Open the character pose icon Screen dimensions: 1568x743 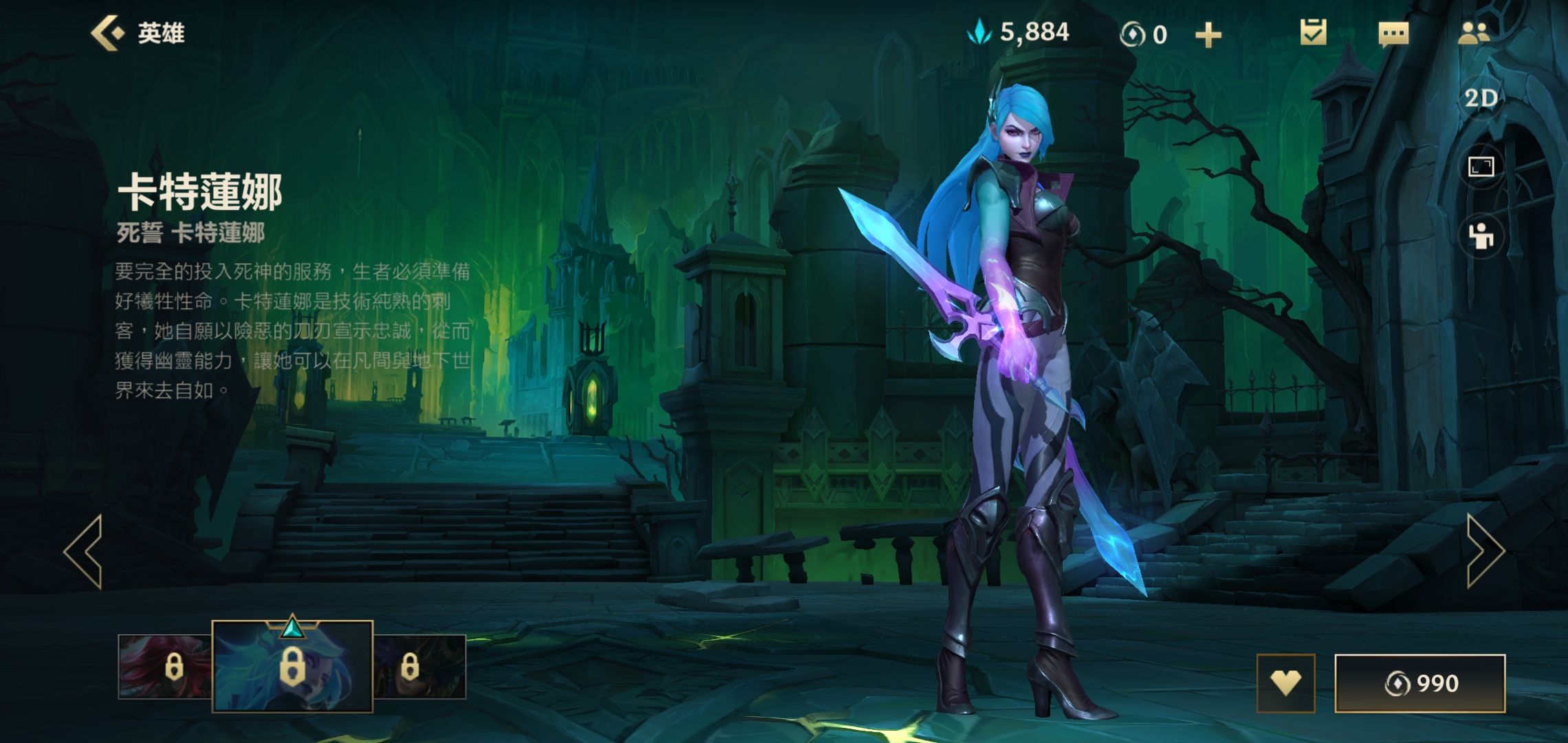point(1481,237)
